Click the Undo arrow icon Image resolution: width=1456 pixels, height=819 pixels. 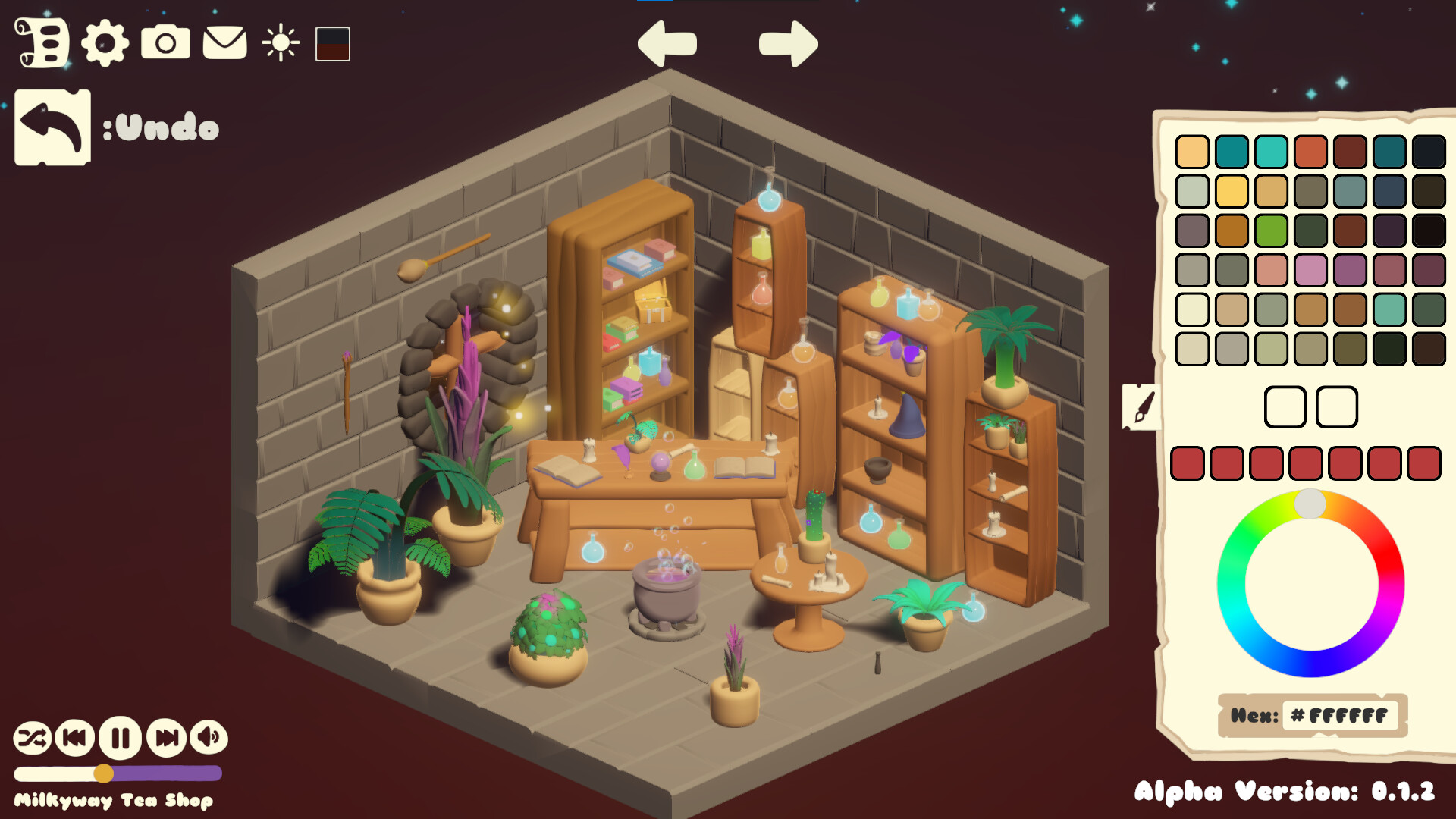coord(52,127)
